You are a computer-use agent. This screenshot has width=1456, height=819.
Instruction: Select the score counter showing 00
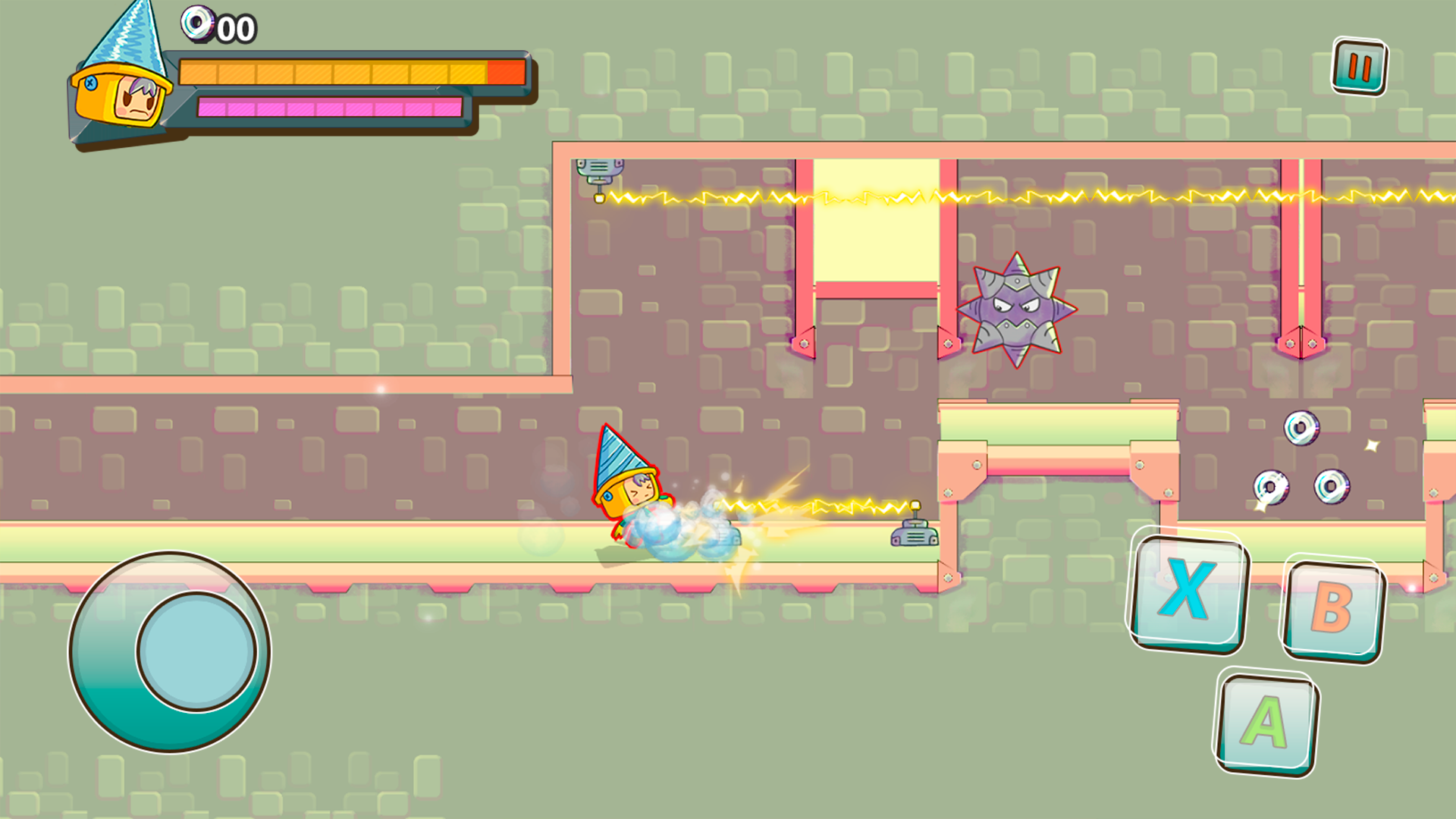coord(237,29)
